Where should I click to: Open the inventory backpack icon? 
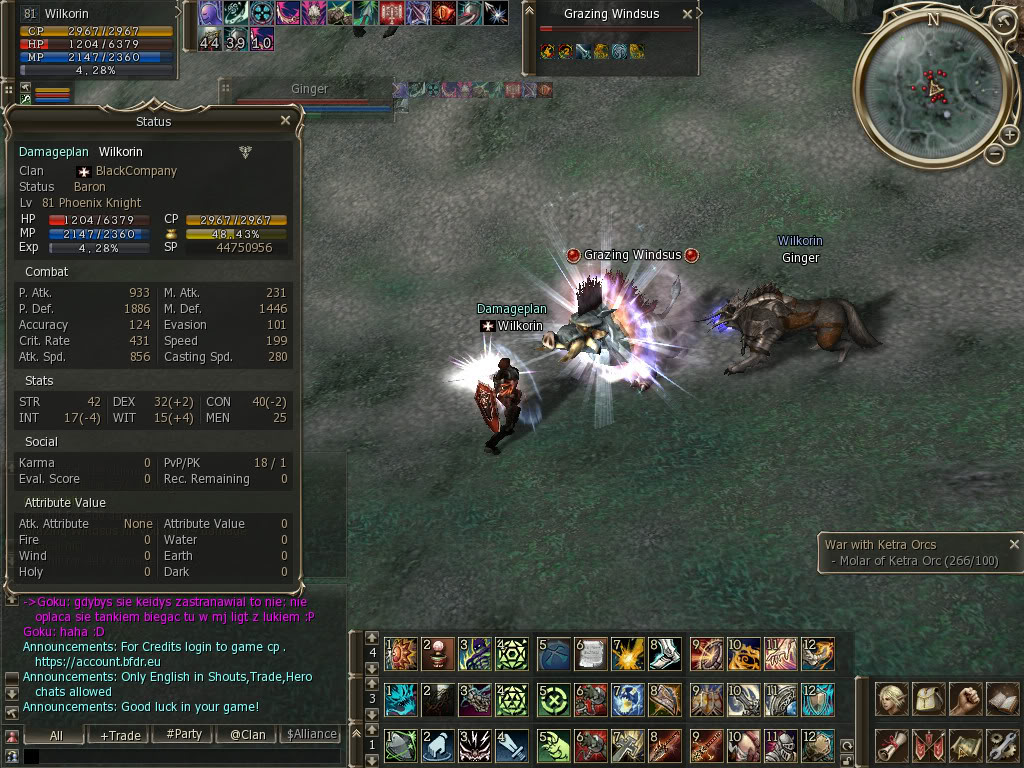pos(929,699)
